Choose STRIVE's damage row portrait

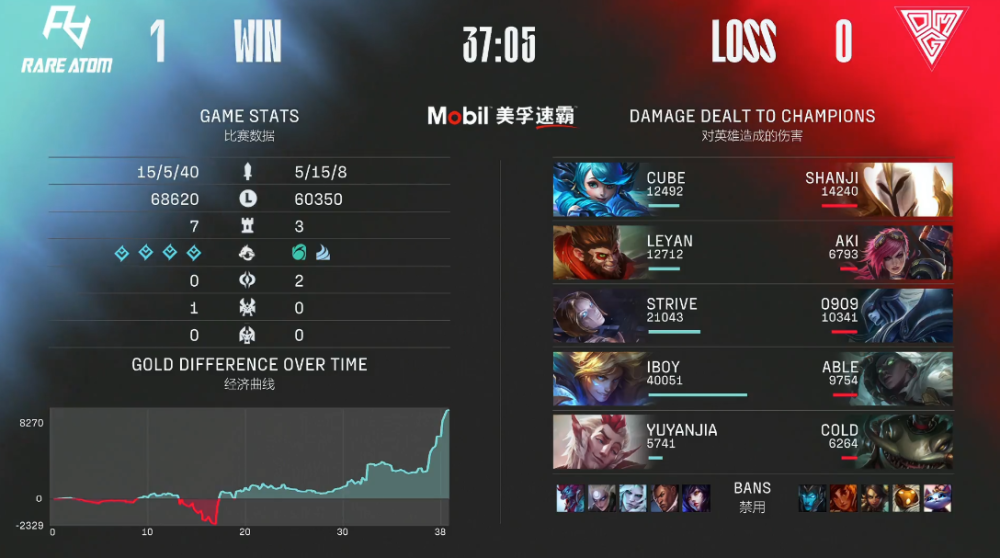597,315
